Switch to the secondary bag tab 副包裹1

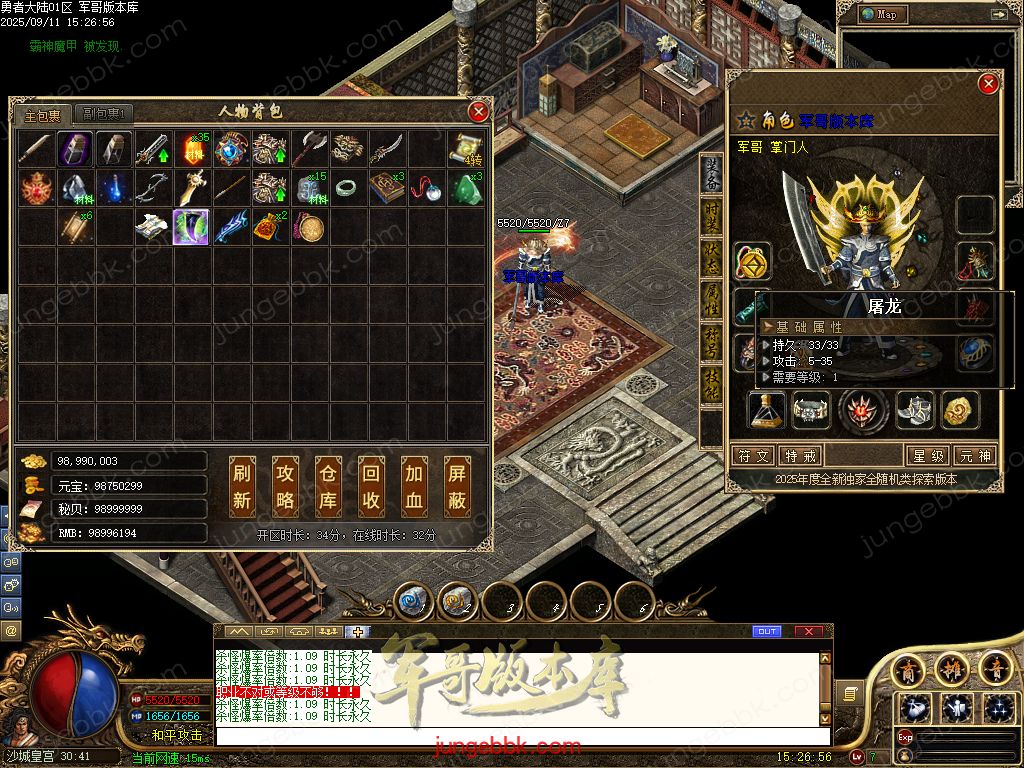point(104,115)
